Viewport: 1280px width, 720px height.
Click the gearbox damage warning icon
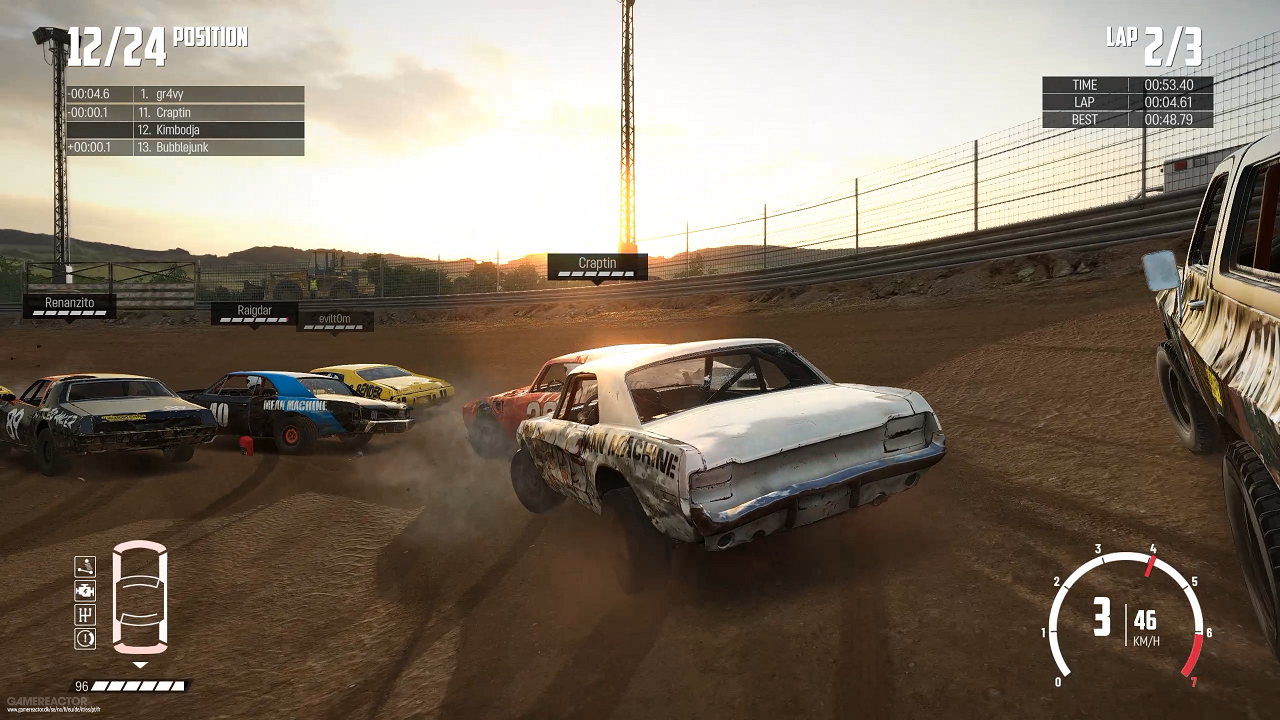[x=85, y=614]
